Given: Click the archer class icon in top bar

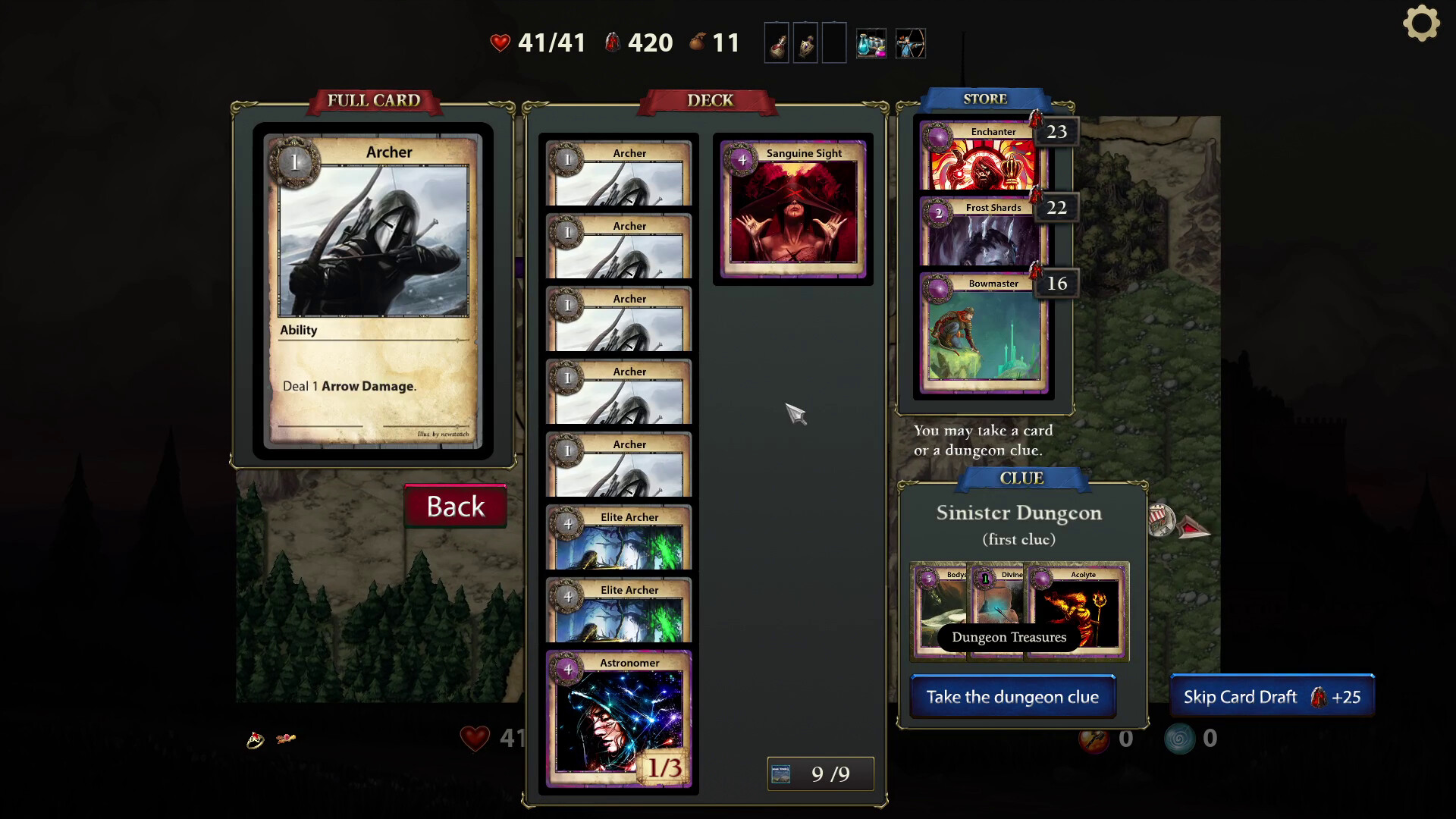Looking at the screenshot, I should 910,43.
